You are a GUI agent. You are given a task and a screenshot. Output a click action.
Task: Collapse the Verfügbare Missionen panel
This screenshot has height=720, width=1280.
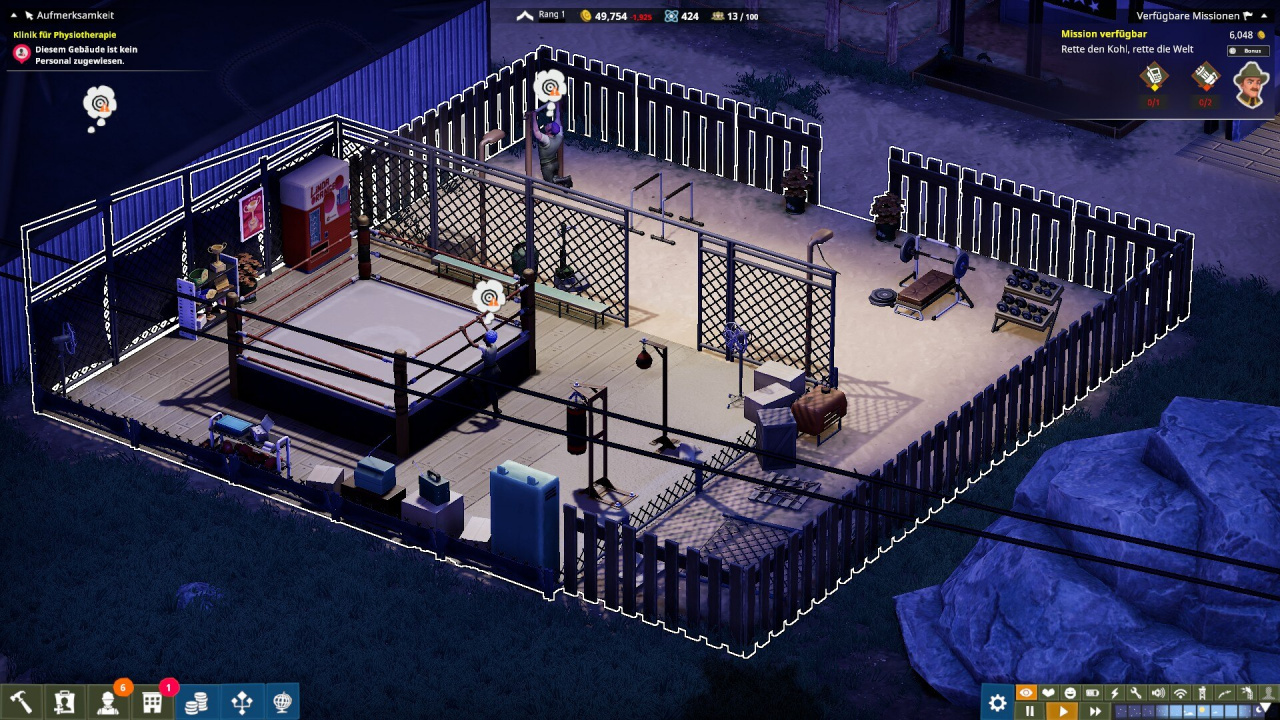[1248, 16]
